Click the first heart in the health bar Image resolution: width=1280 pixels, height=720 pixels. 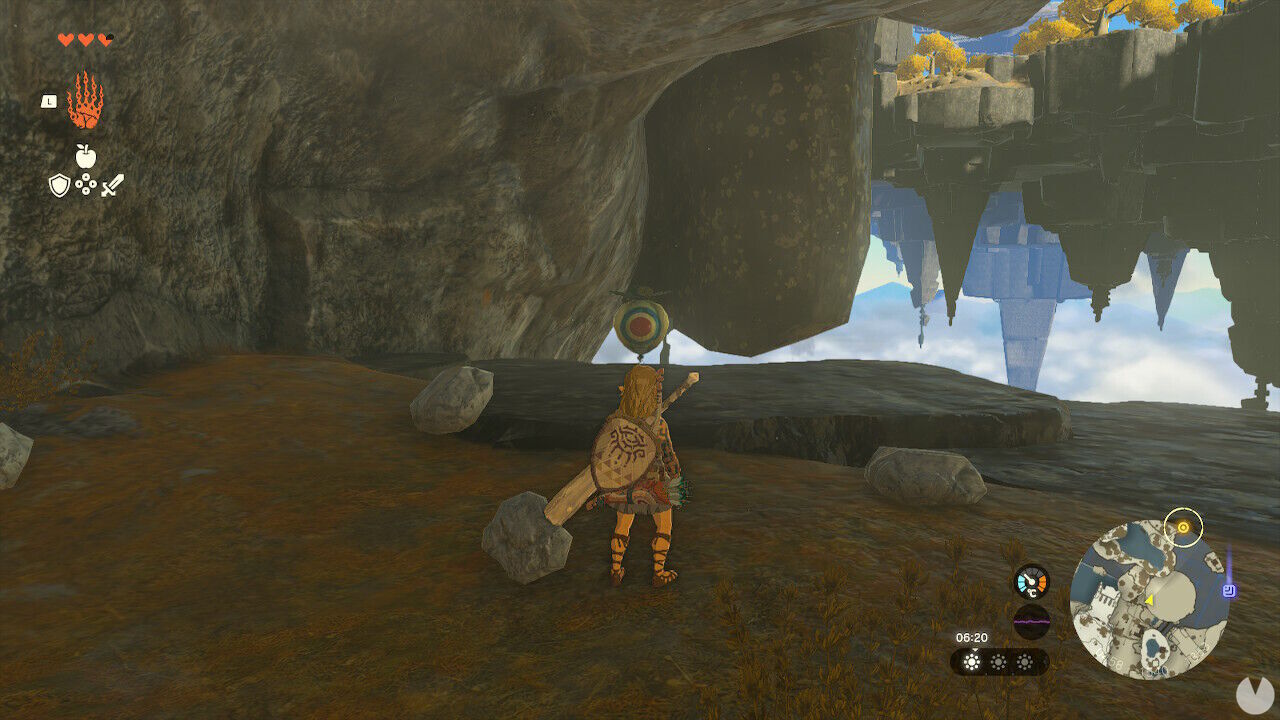tap(65, 39)
